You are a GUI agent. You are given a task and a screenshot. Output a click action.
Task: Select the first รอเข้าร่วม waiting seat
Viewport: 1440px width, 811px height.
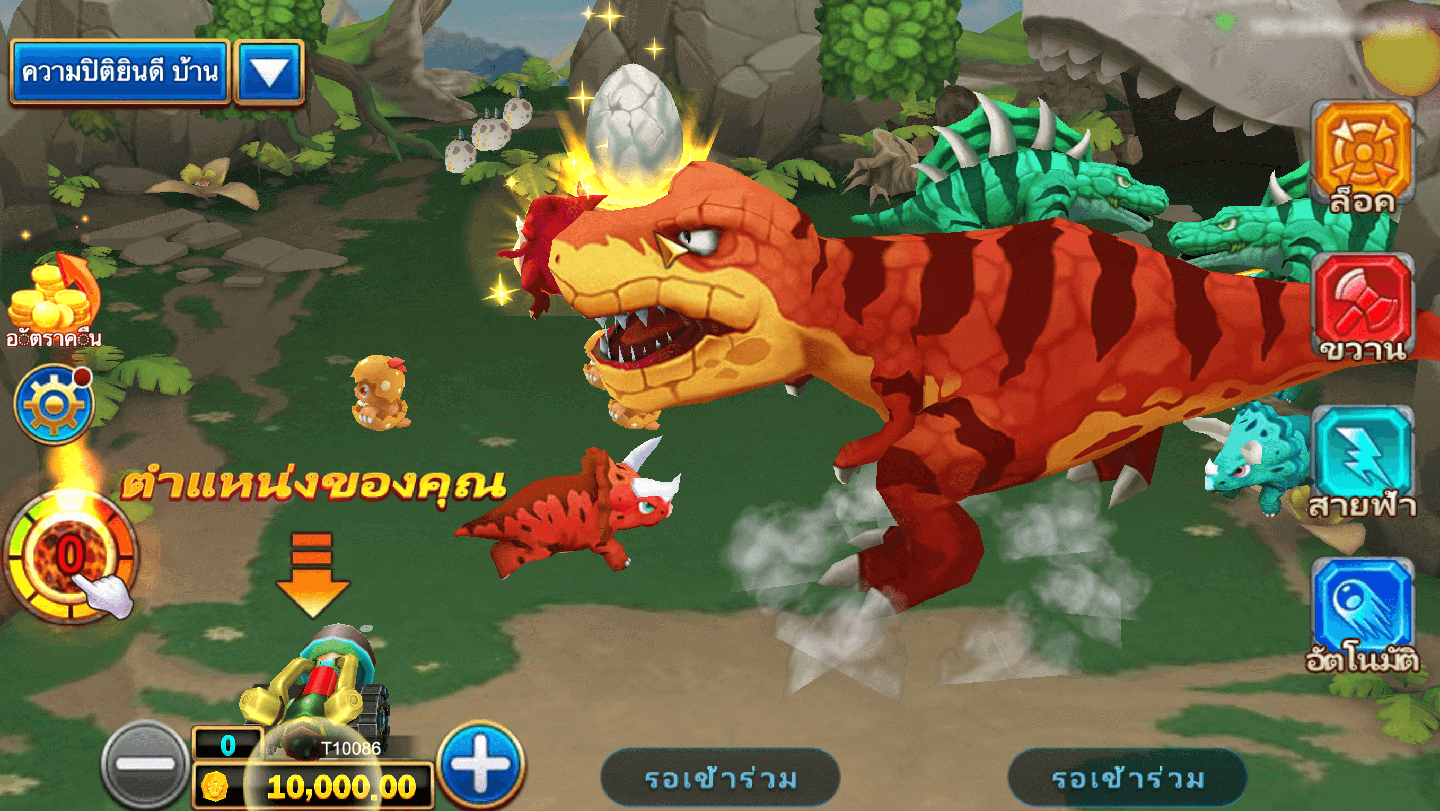pos(720,777)
